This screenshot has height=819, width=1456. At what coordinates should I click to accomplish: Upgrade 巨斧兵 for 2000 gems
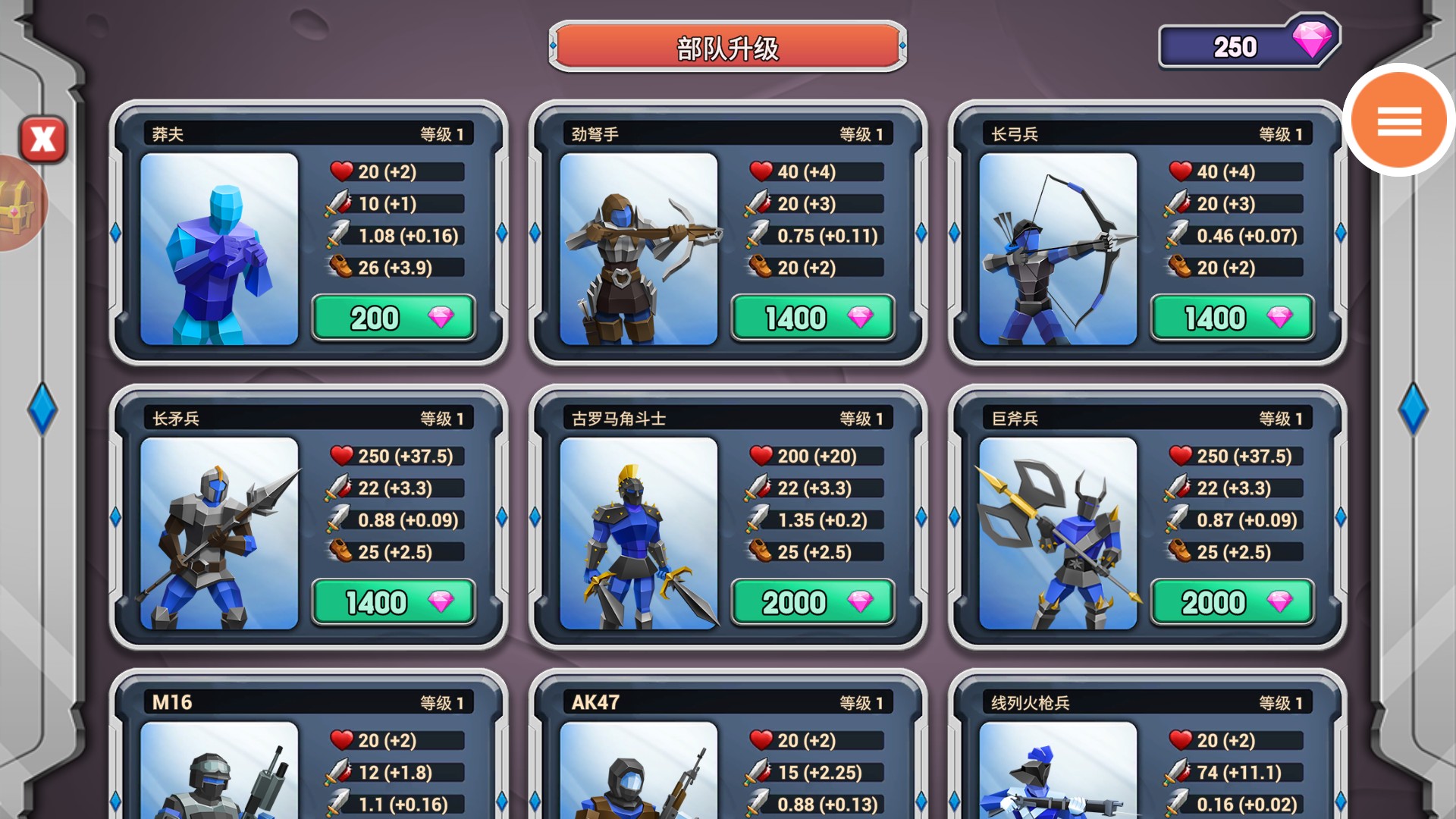click(1232, 601)
